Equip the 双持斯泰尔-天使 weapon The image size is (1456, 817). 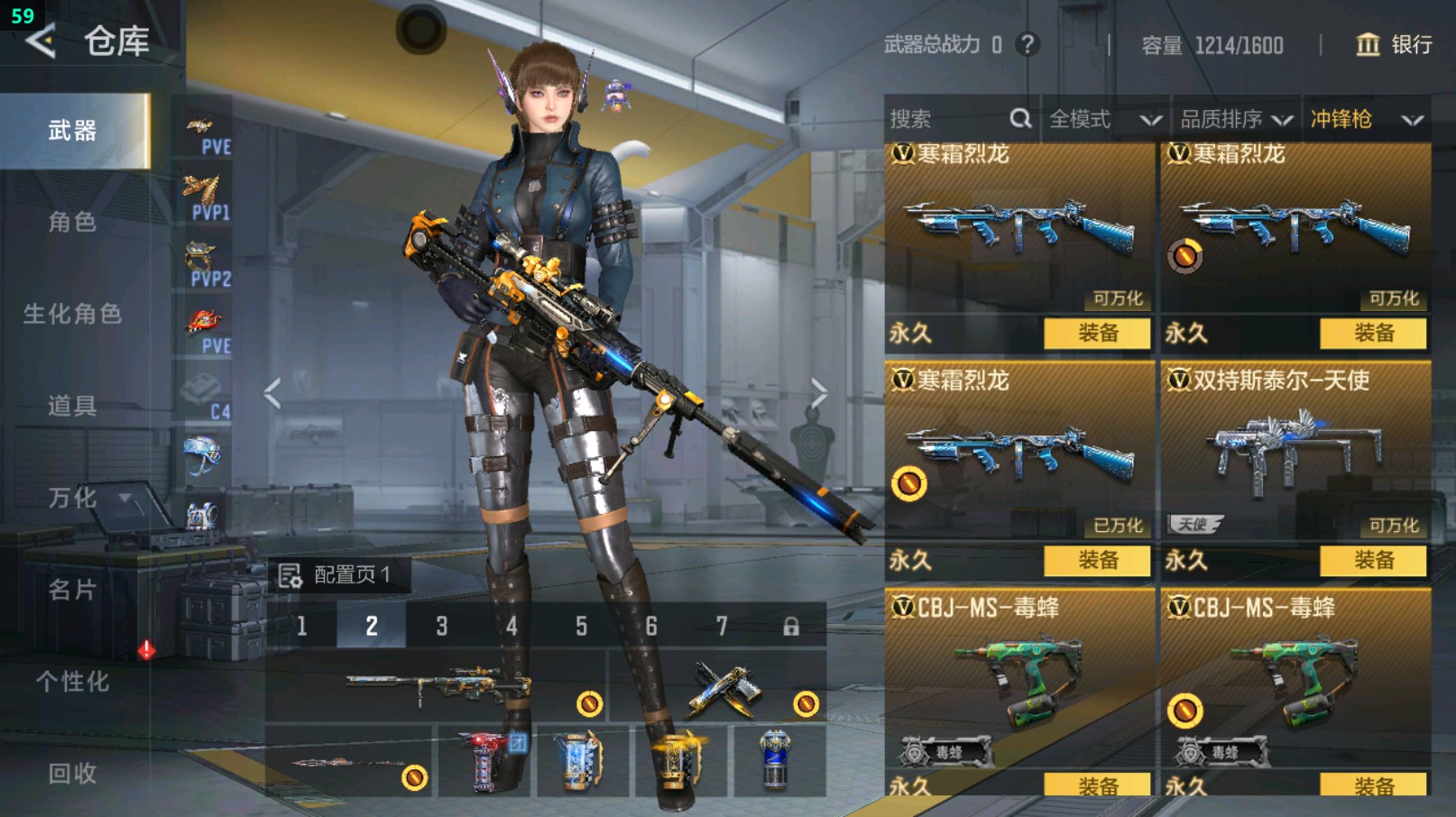tap(1372, 560)
